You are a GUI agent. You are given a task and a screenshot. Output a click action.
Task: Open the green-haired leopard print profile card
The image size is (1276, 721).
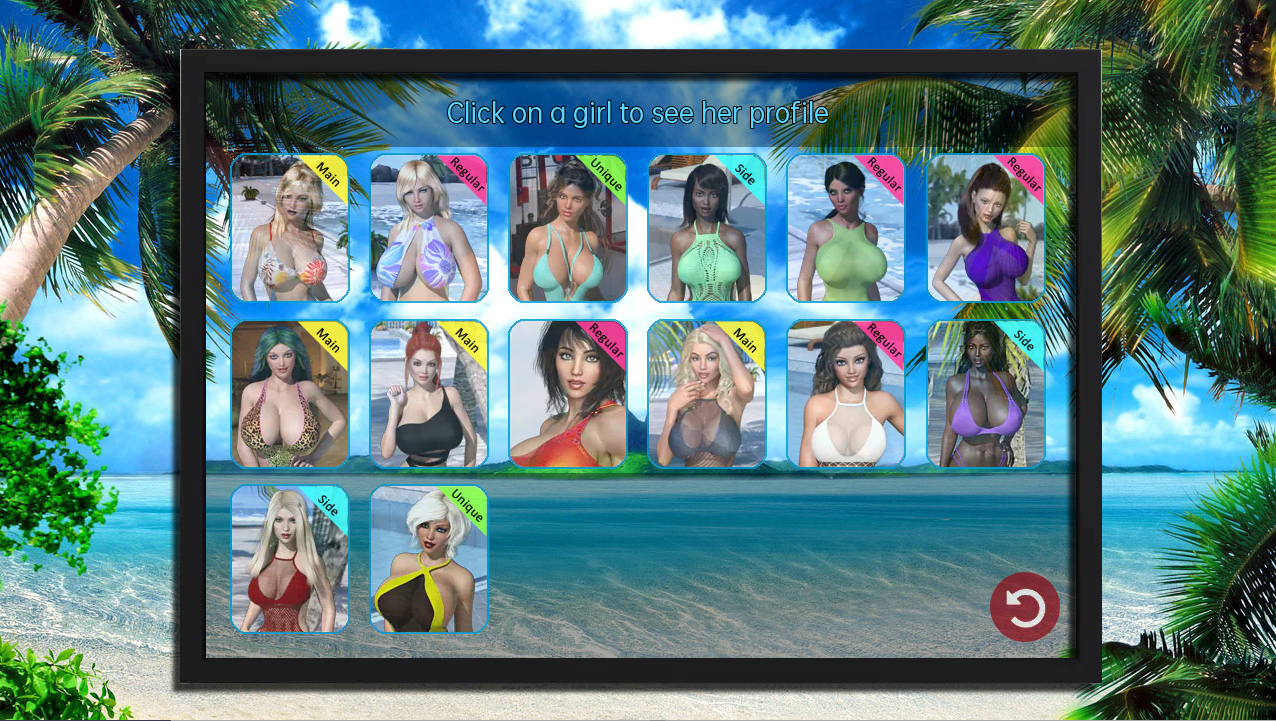pyautogui.click(x=290, y=394)
